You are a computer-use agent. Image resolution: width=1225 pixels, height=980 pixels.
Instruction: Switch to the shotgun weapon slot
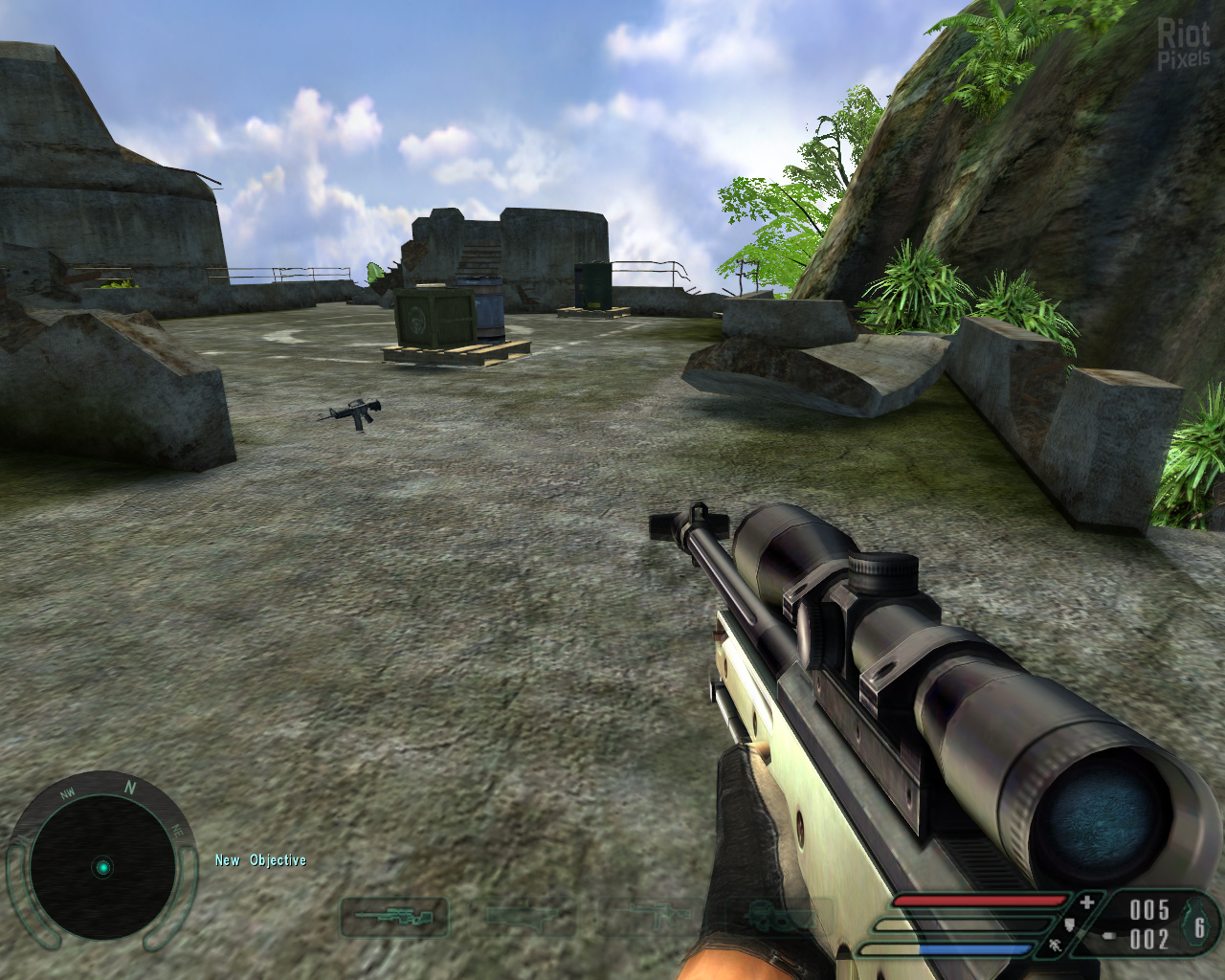529,918
